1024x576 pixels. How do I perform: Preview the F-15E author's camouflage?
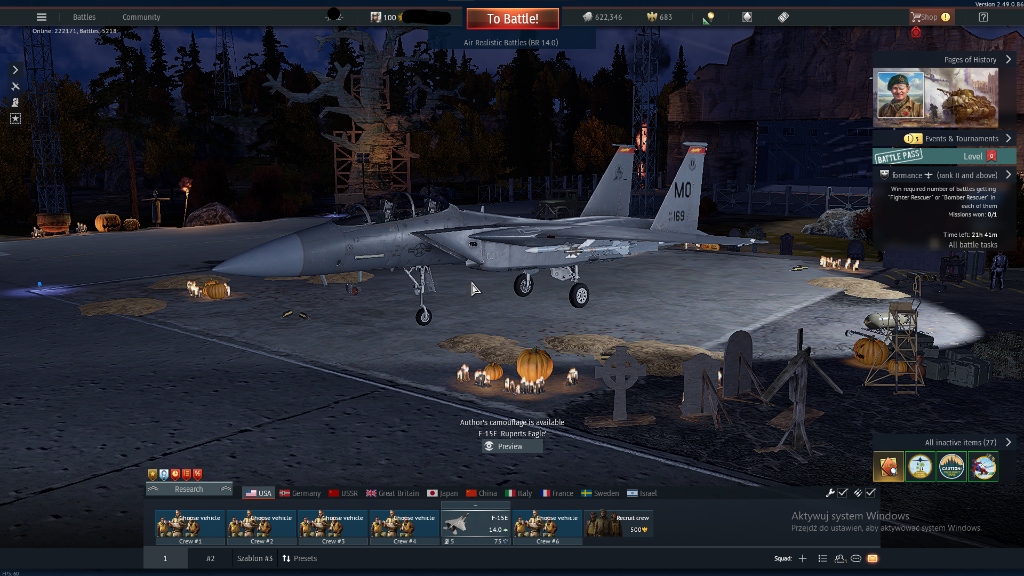[504, 446]
